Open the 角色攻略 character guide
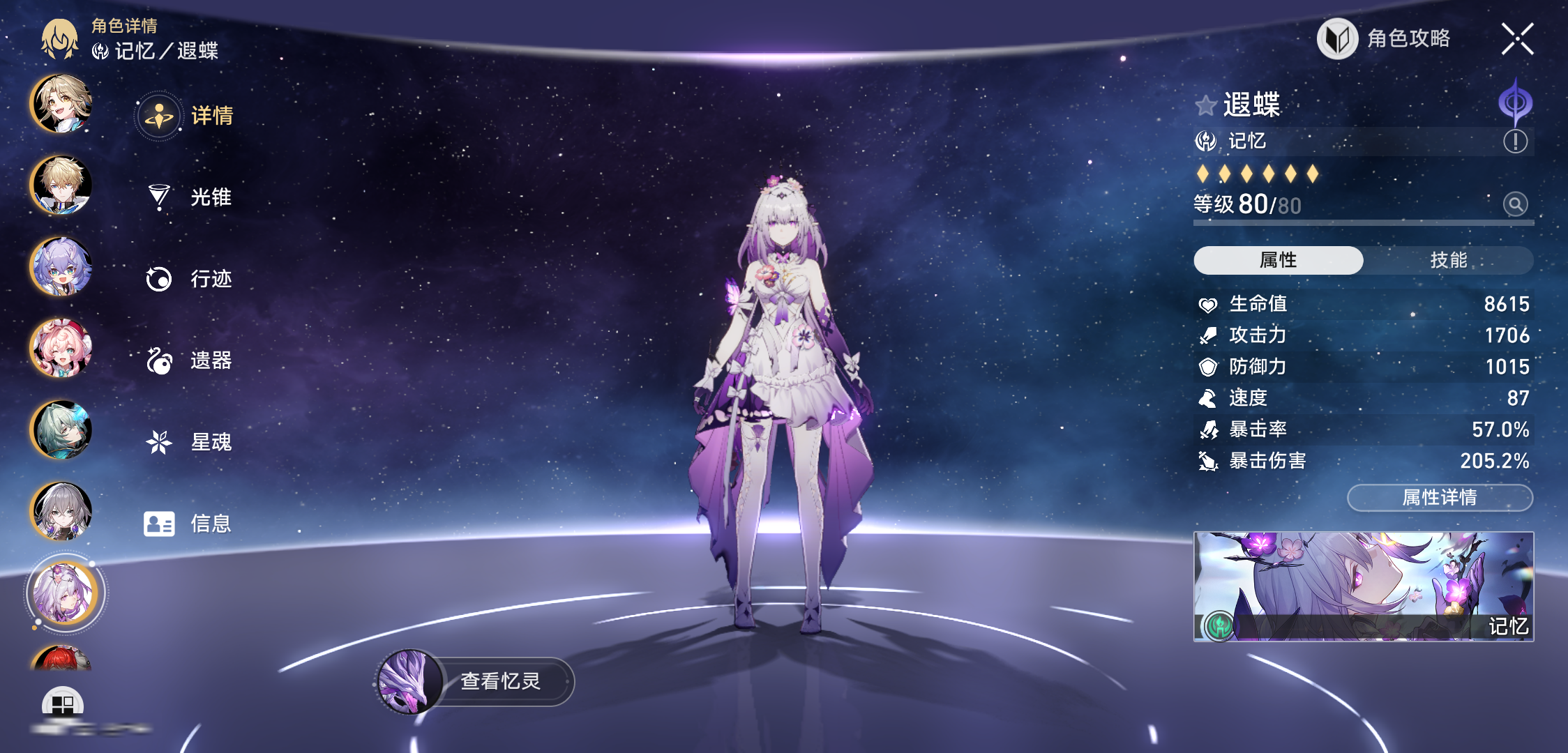The height and width of the screenshot is (753, 1568). pyautogui.click(x=1385, y=38)
